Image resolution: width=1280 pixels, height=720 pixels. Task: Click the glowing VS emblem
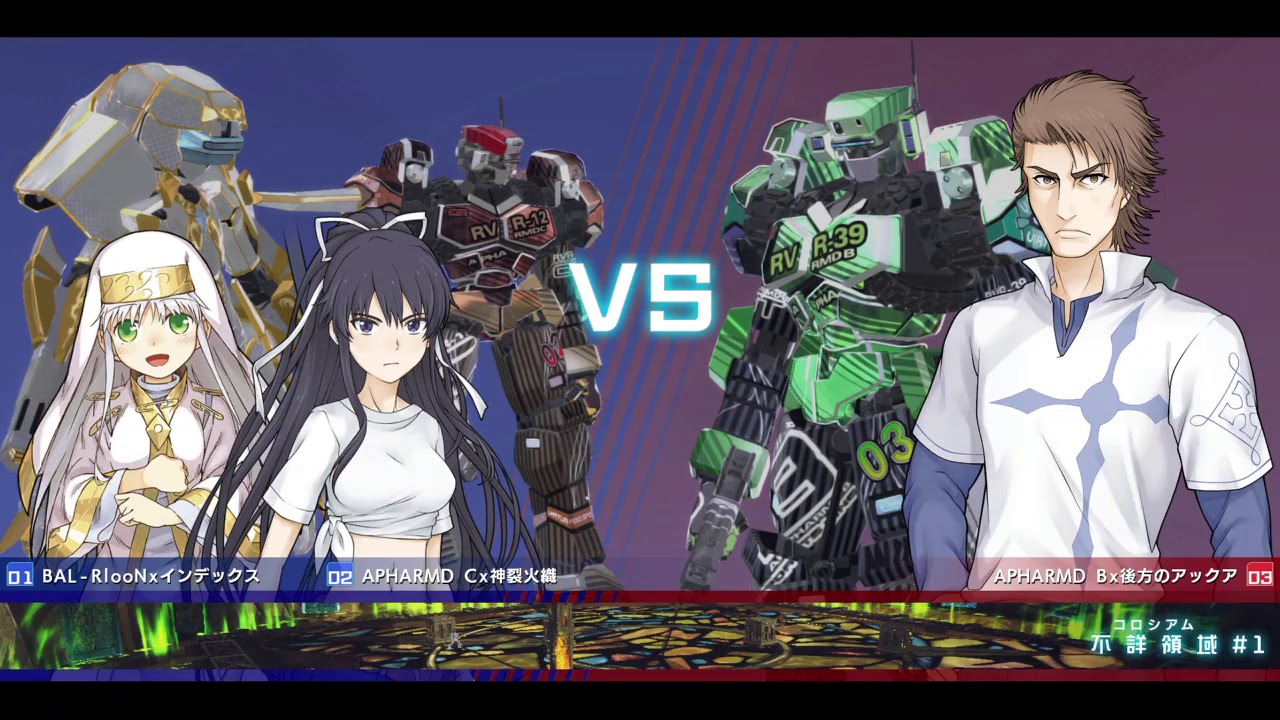643,295
